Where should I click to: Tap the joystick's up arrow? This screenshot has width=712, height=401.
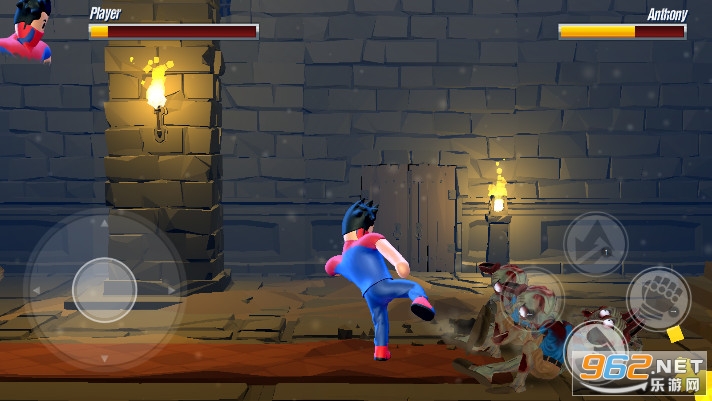click(x=104, y=226)
